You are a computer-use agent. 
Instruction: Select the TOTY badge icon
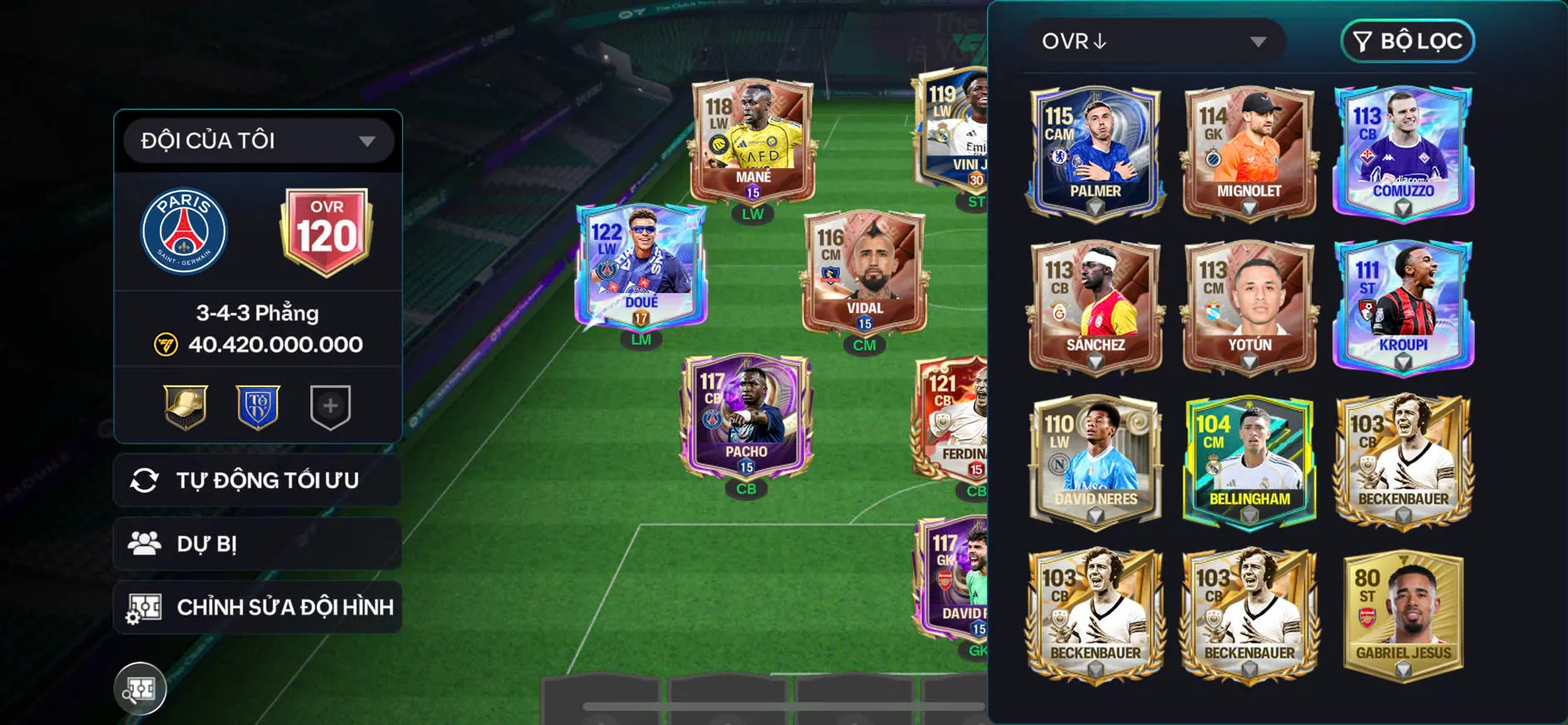(257, 407)
